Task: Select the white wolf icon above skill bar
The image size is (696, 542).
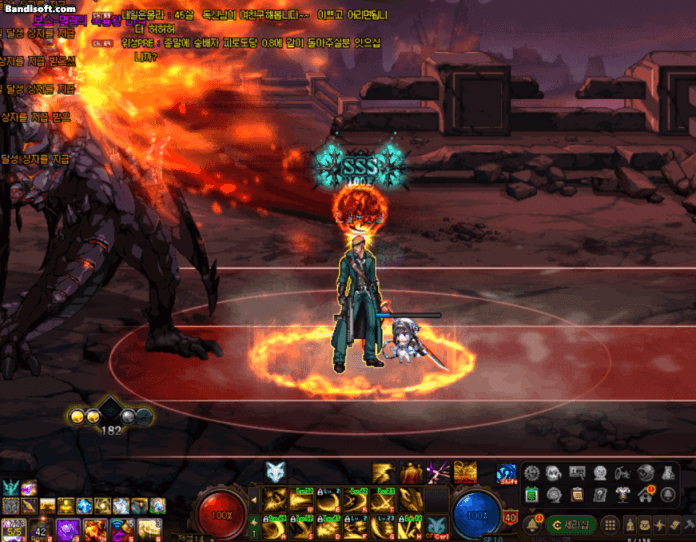Action: pos(275,473)
